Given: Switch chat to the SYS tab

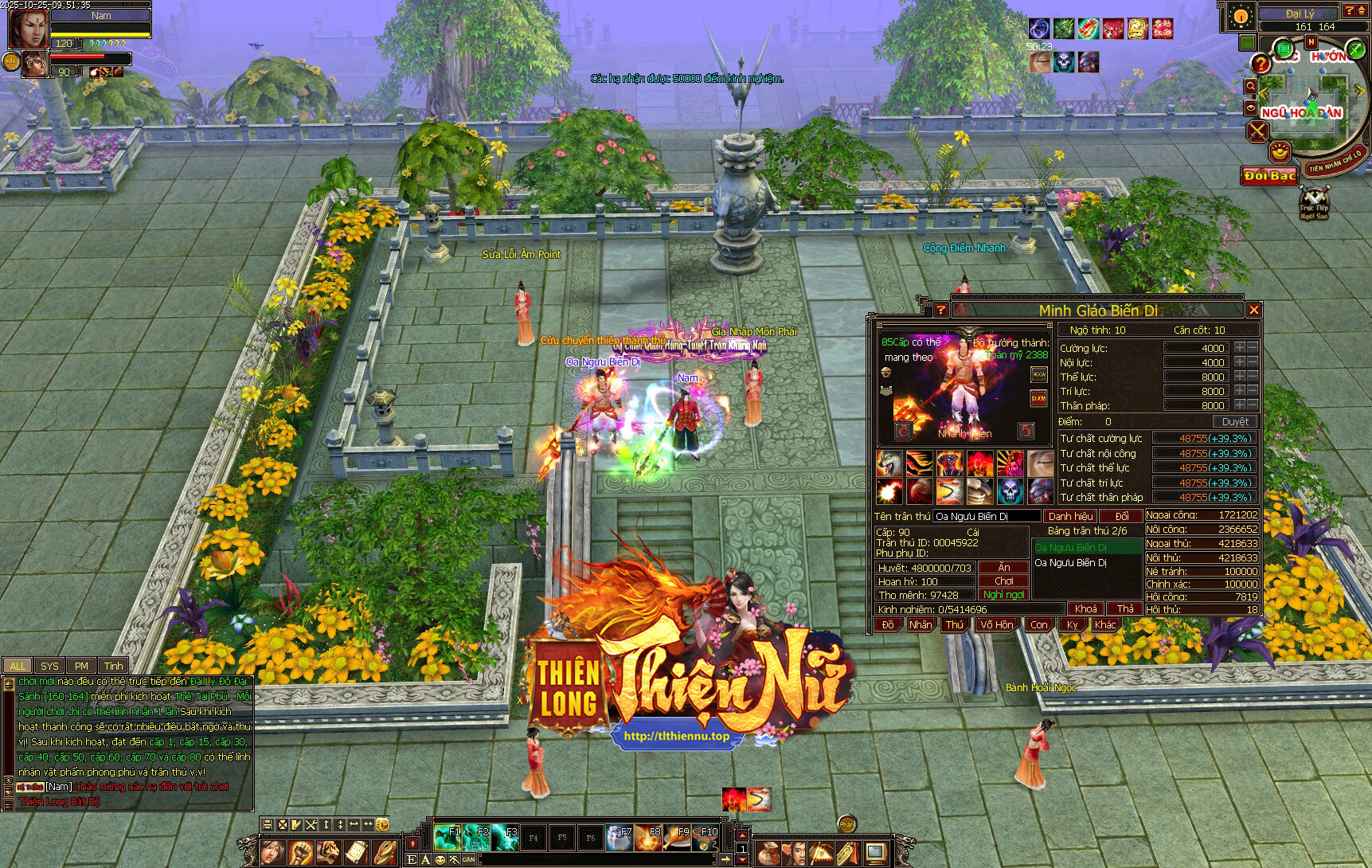Looking at the screenshot, I should click(49, 666).
